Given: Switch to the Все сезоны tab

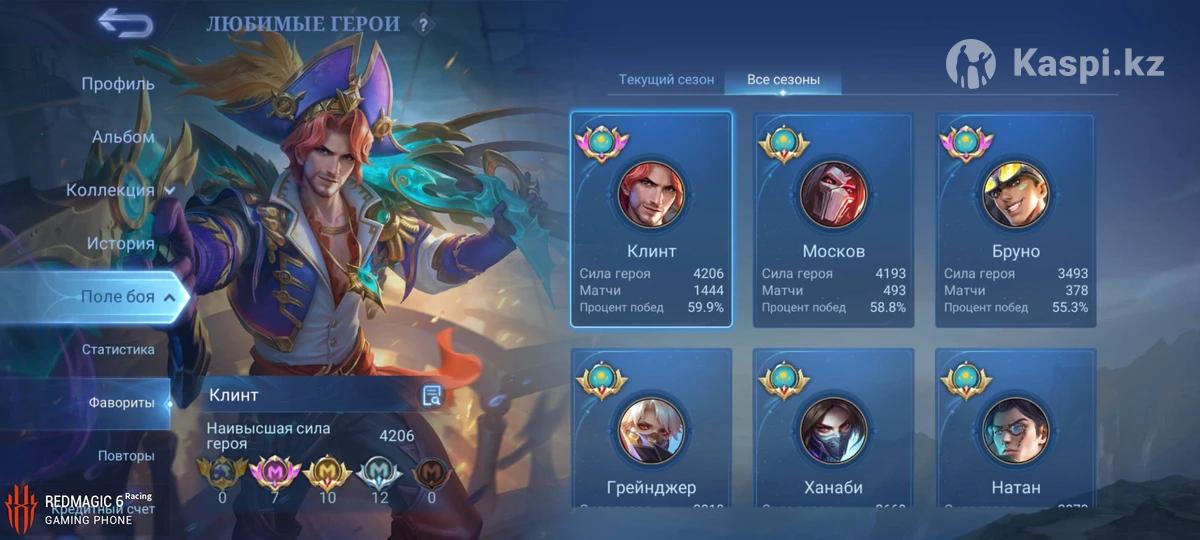Looking at the screenshot, I should [783, 79].
